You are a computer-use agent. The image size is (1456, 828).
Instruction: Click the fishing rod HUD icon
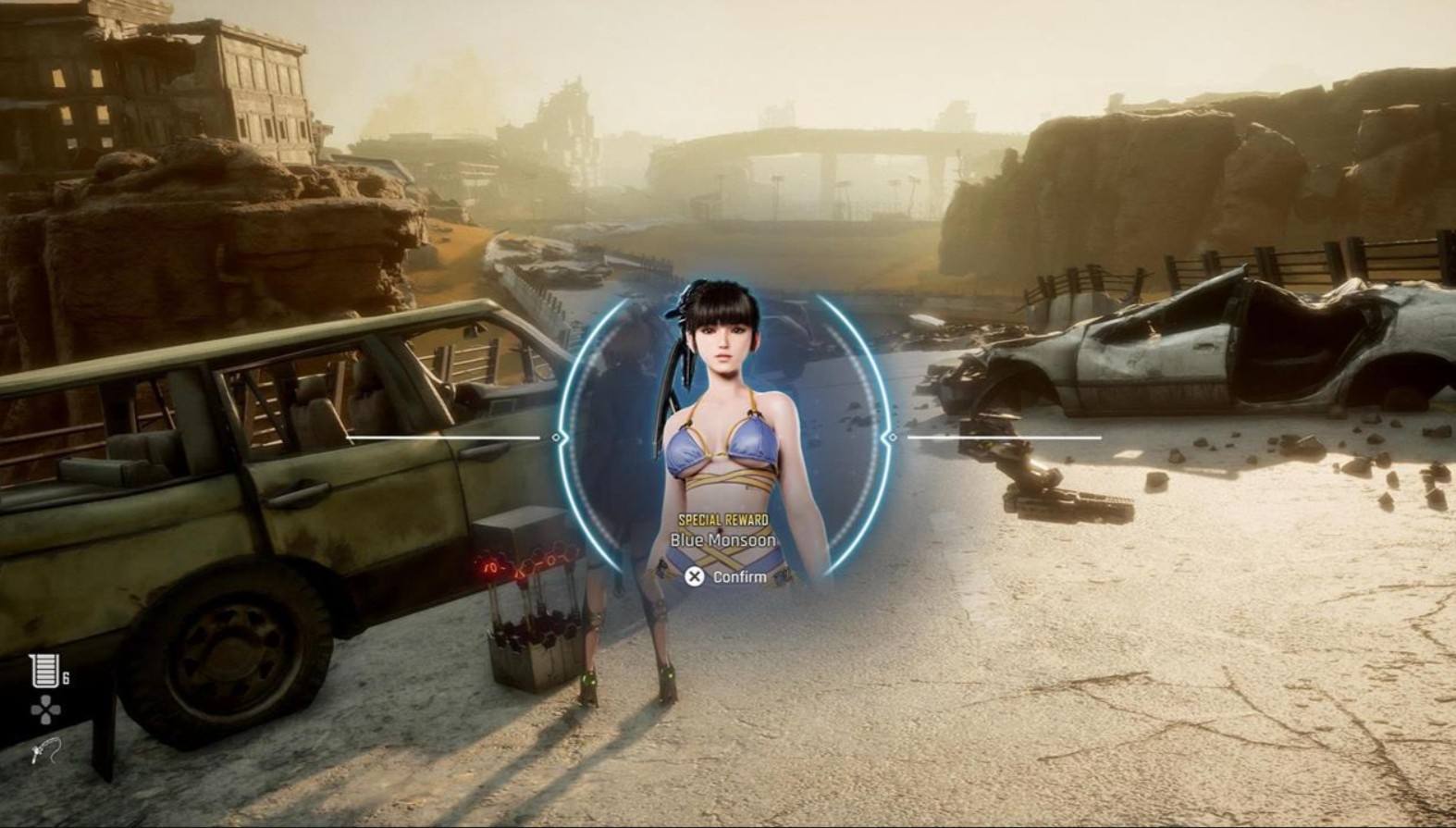point(44,751)
